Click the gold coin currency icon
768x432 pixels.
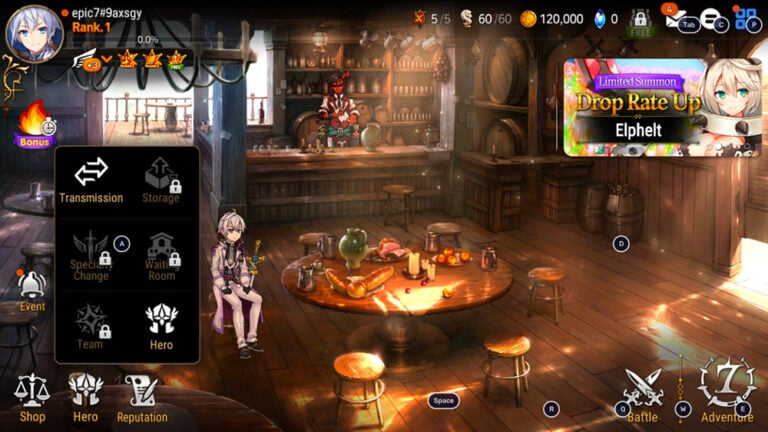click(527, 18)
